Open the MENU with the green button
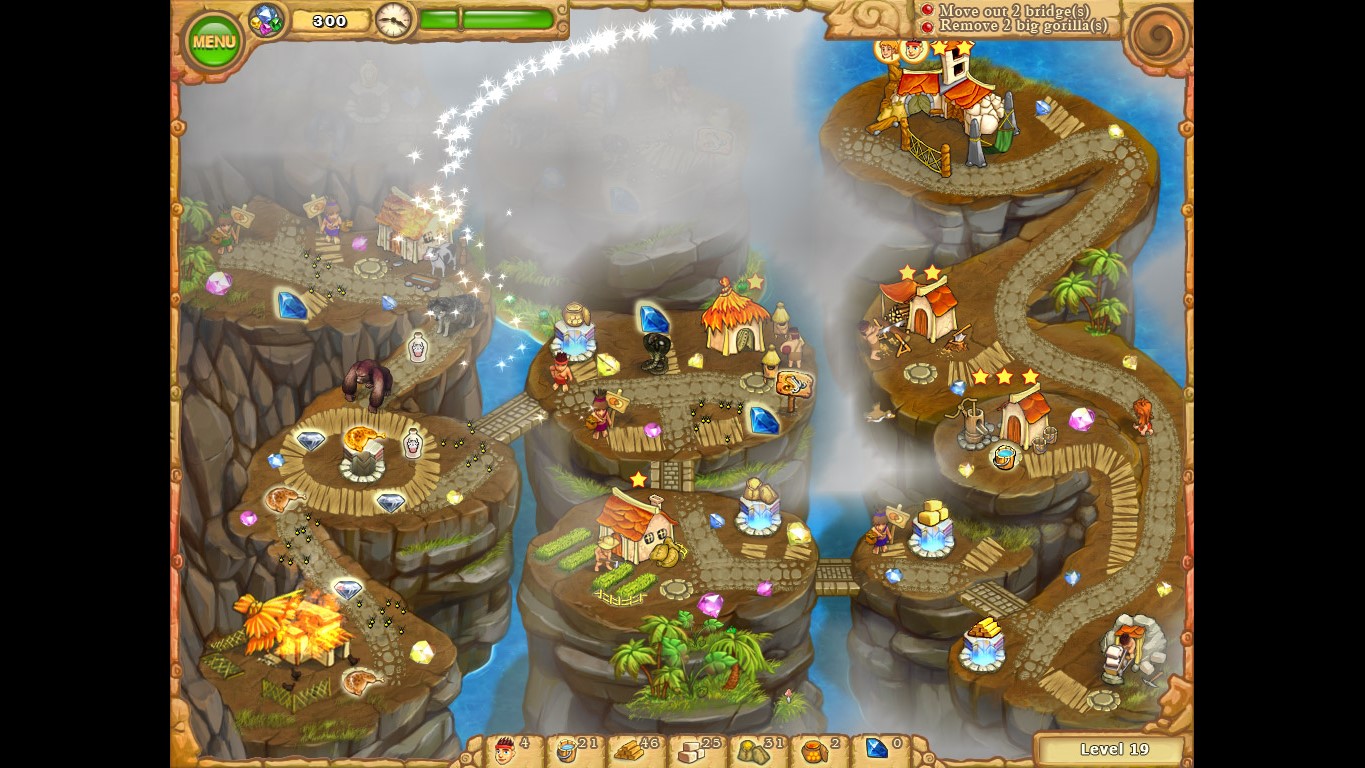 [212, 40]
